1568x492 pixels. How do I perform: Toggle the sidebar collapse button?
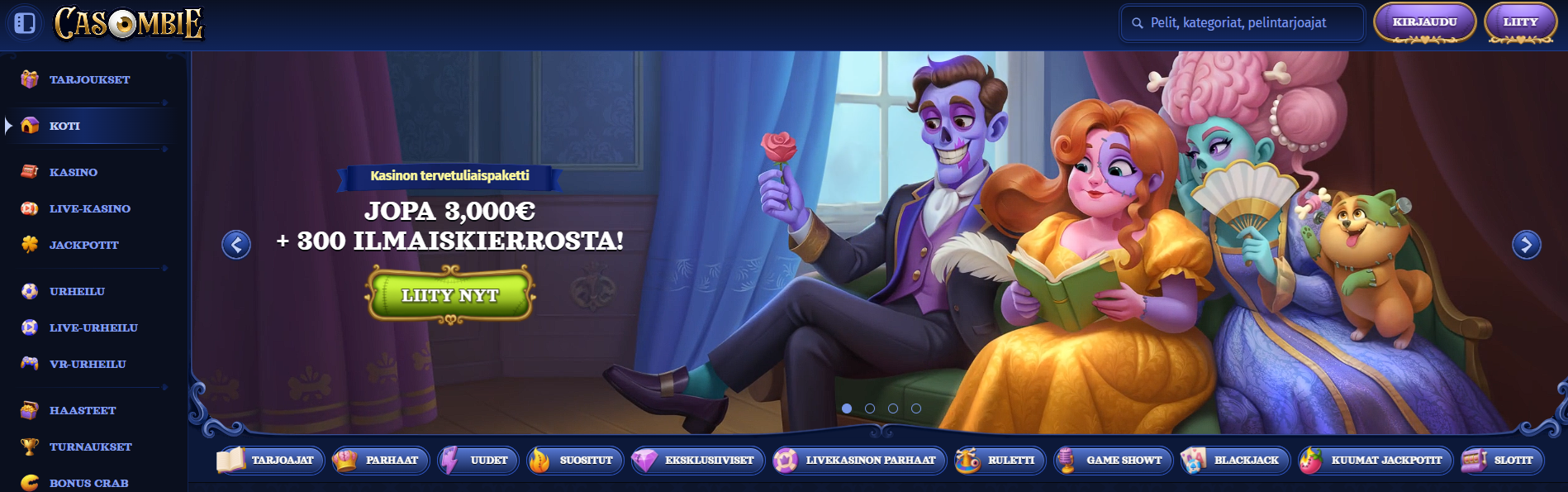tap(25, 23)
